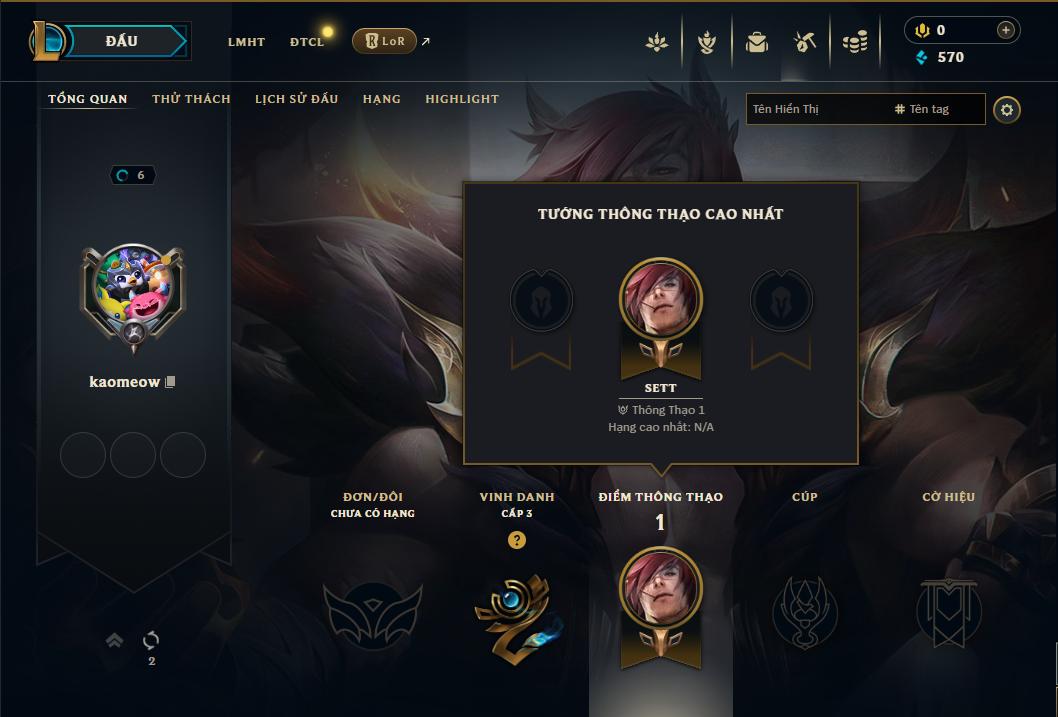The image size is (1058, 717).
Task: Open the profile settings gear
Action: (x=1007, y=109)
